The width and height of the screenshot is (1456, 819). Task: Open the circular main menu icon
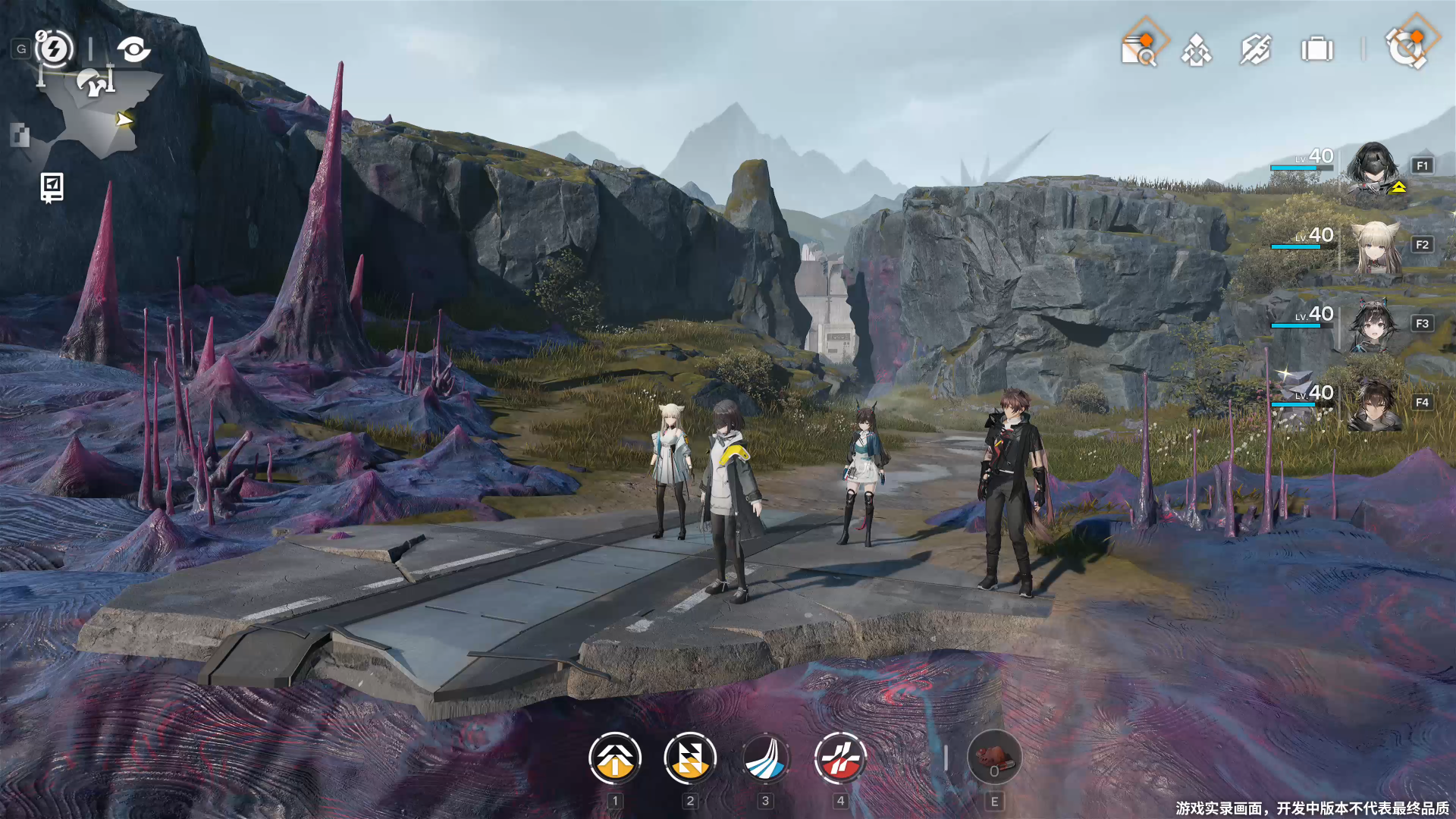pyautogui.click(x=1405, y=49)
